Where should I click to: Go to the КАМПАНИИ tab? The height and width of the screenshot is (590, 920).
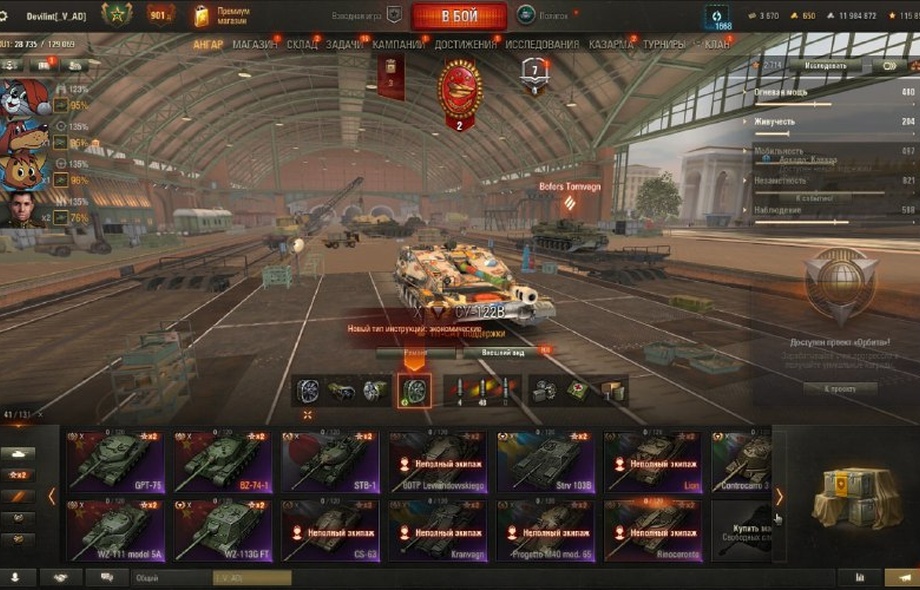[398, 45]
